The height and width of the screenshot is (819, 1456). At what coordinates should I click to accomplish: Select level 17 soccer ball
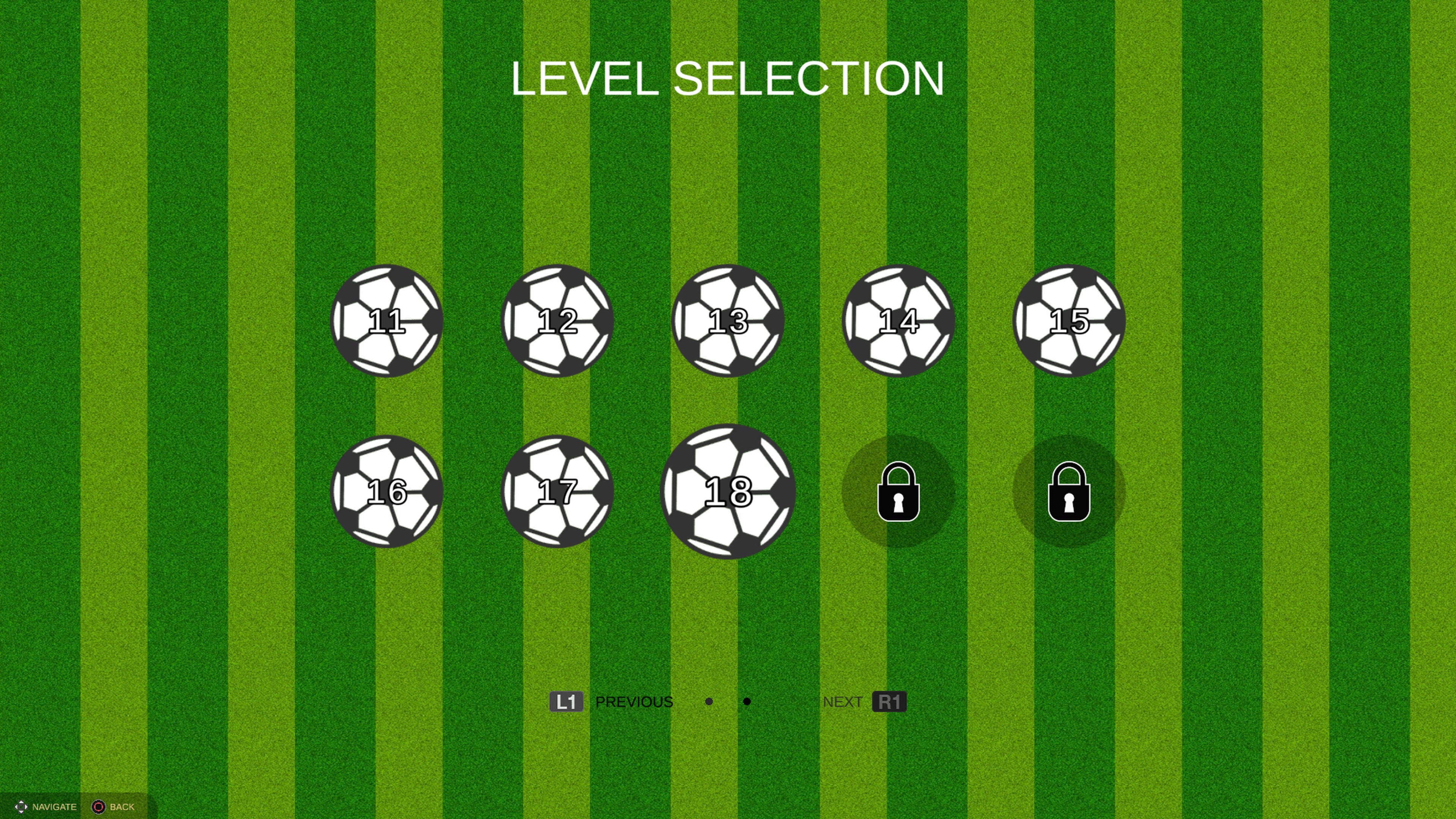(x=557, y=493)
